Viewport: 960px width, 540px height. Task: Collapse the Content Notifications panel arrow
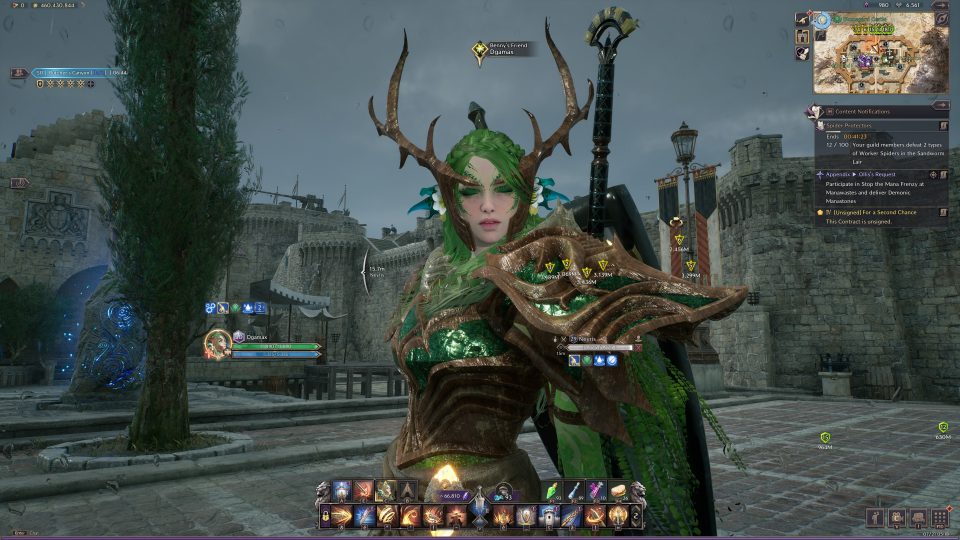[939, 104]
